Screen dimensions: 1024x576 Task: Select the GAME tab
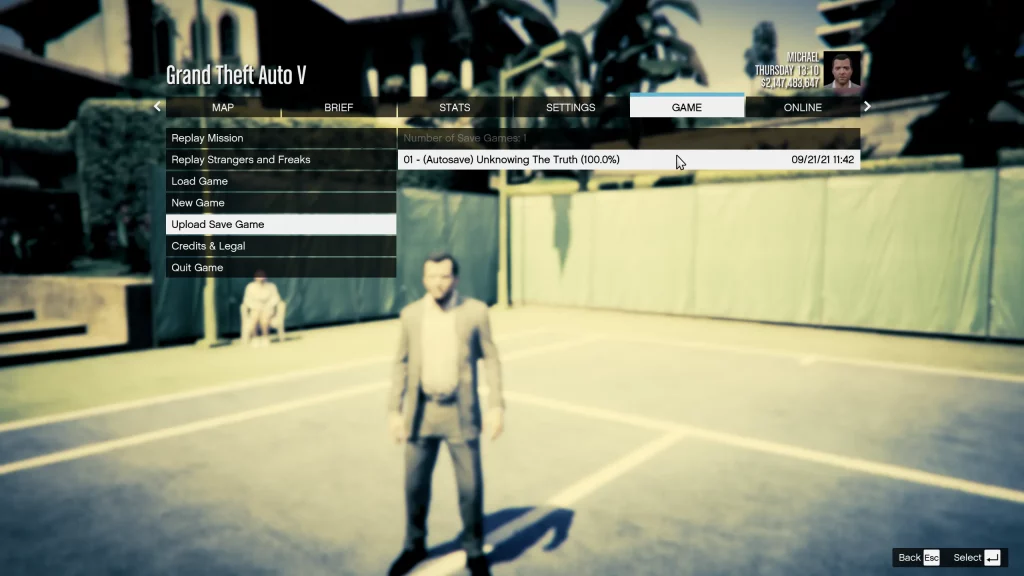[687, 107]
